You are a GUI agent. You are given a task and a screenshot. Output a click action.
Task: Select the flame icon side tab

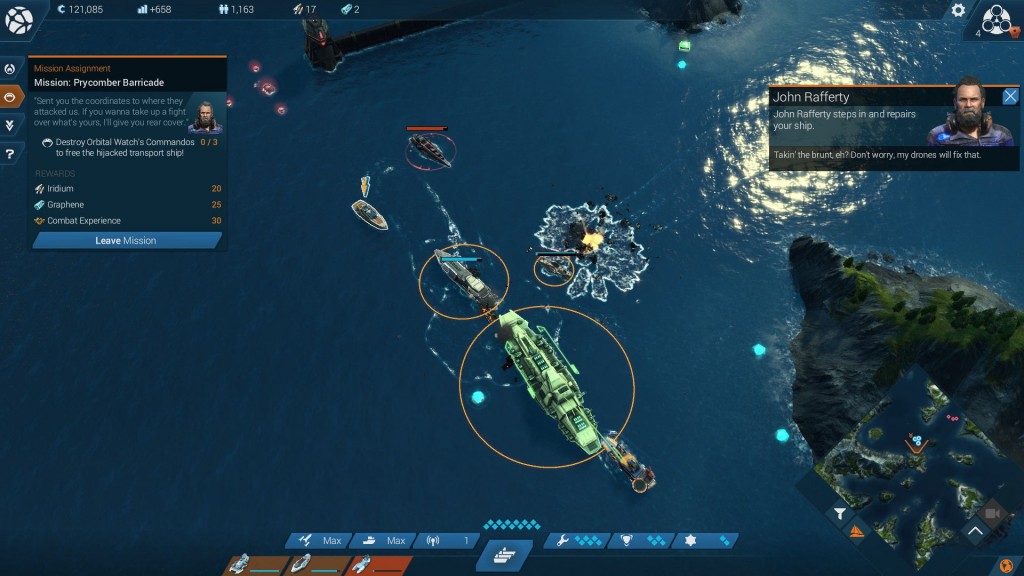11,70
